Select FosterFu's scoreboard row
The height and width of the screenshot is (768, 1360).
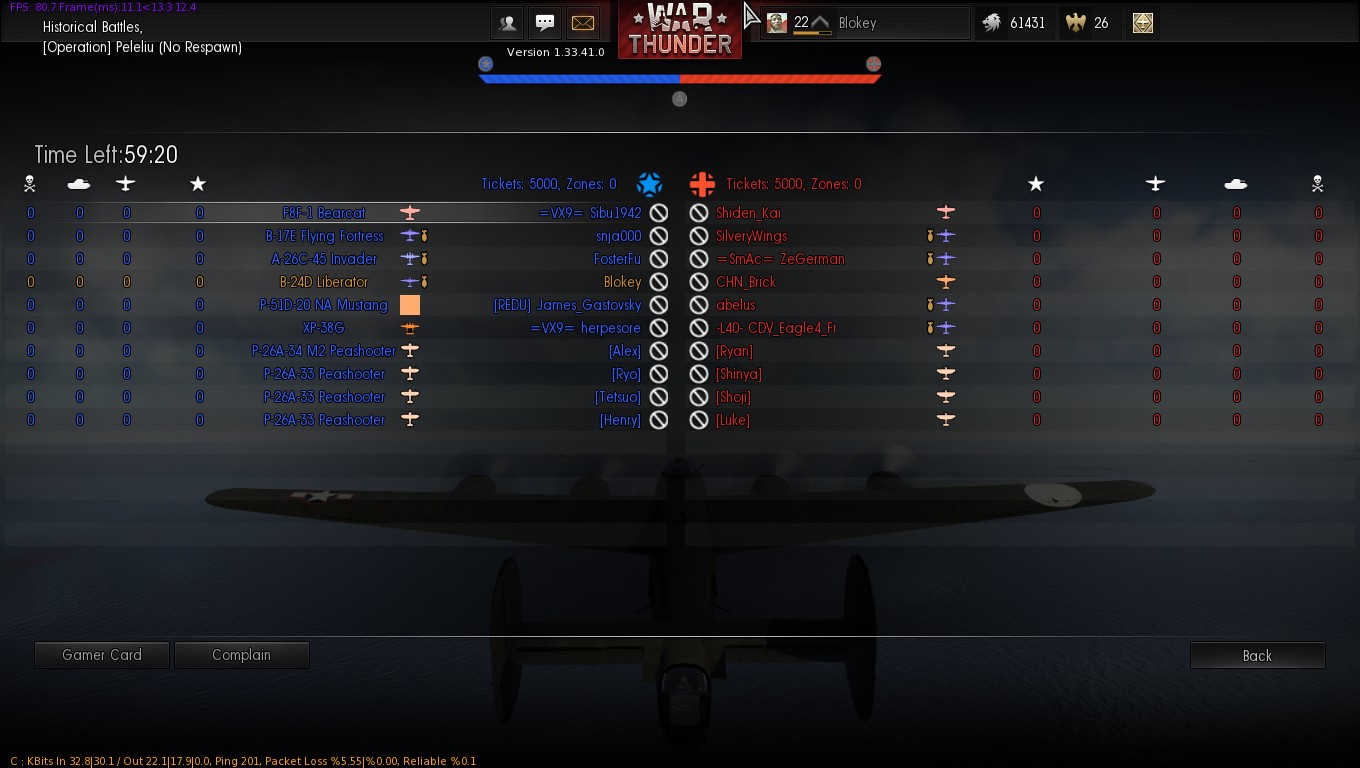coord(617,259)
